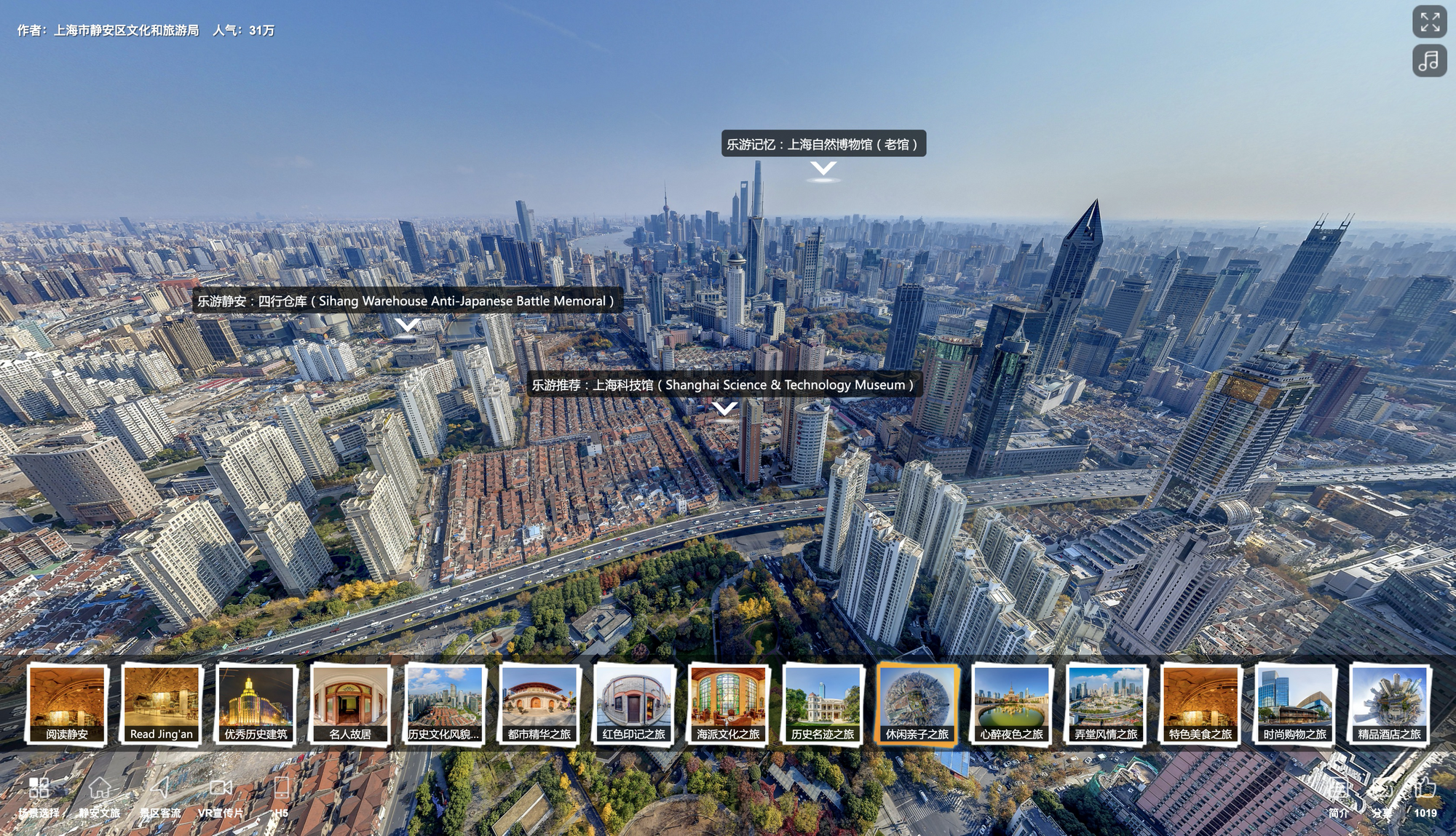Open the 名人故居 scene thumbnail
This screenshot has height=836, width=1456.
(350, 704)
